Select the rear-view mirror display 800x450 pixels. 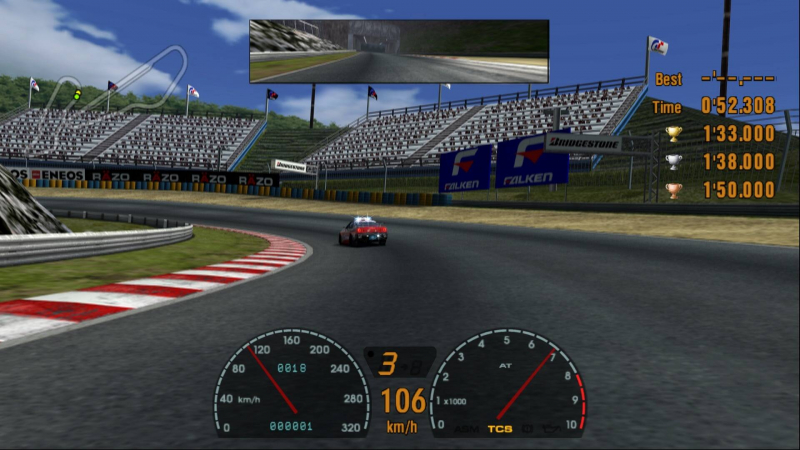[398, 51]
